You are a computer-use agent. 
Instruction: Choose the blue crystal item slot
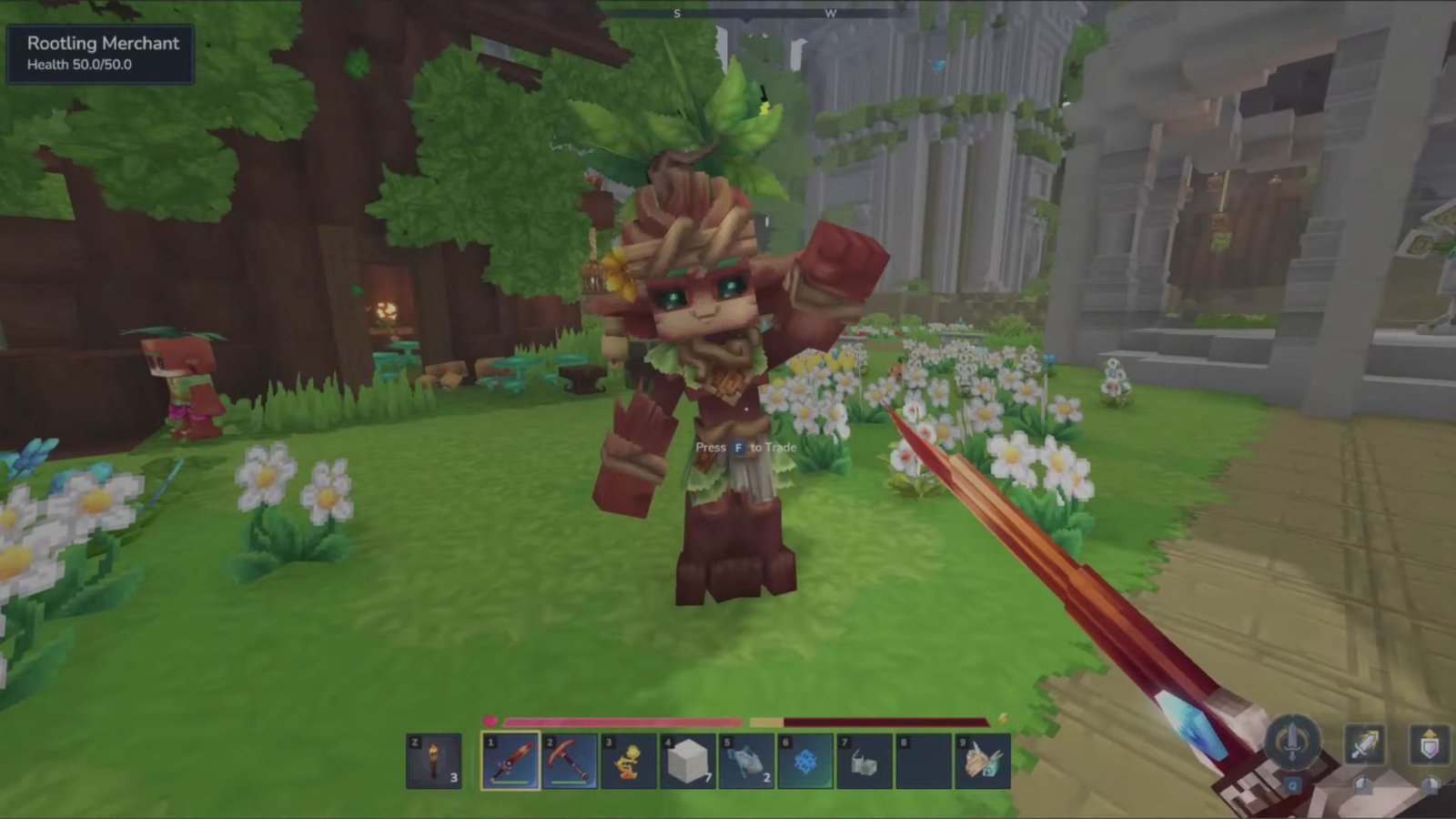pos(805,761)
